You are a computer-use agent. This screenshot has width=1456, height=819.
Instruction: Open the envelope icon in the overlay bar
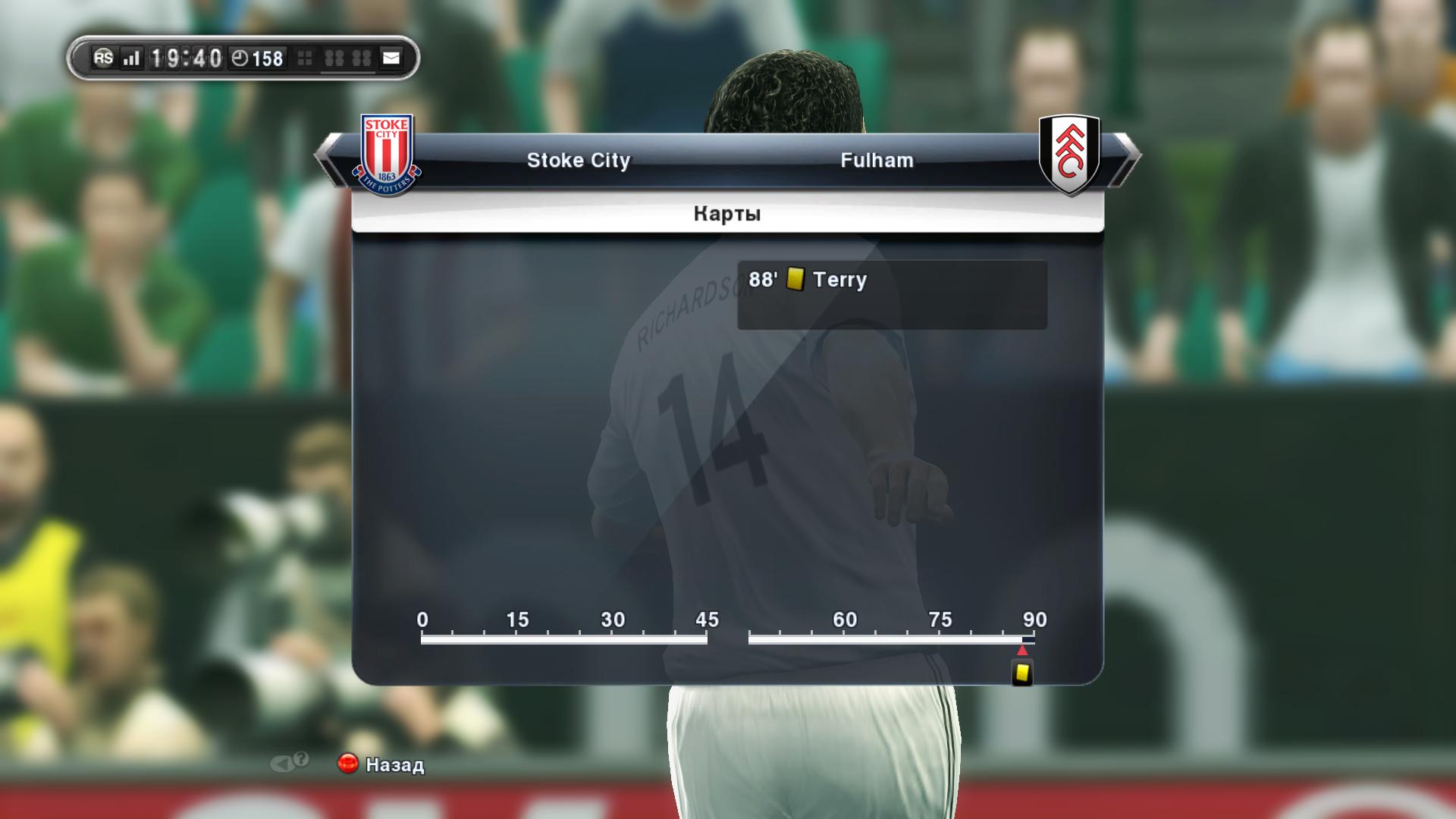point(391,58)
